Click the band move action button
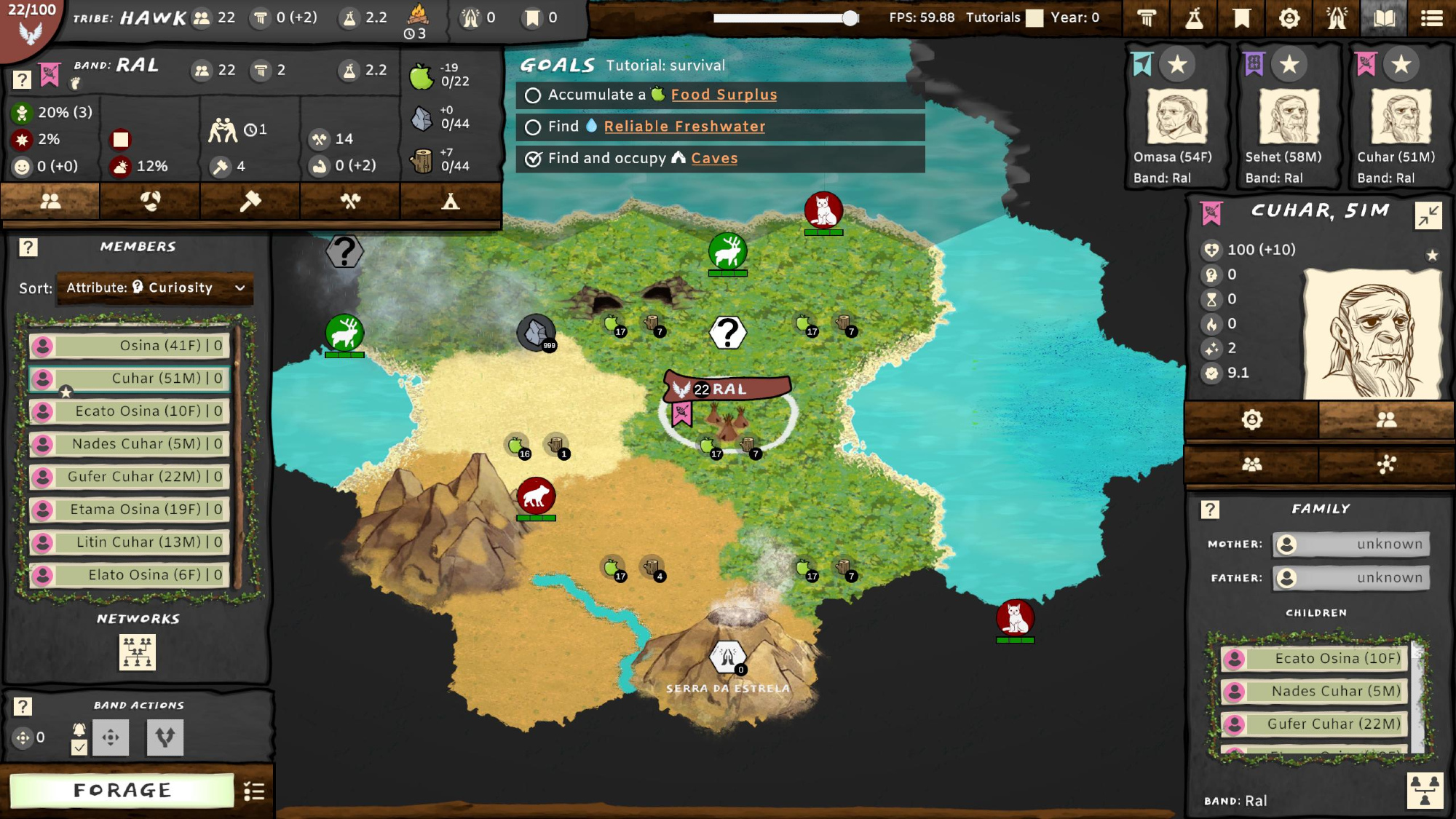The width and height of the screenshot is (1456, 819). (111, 737)
